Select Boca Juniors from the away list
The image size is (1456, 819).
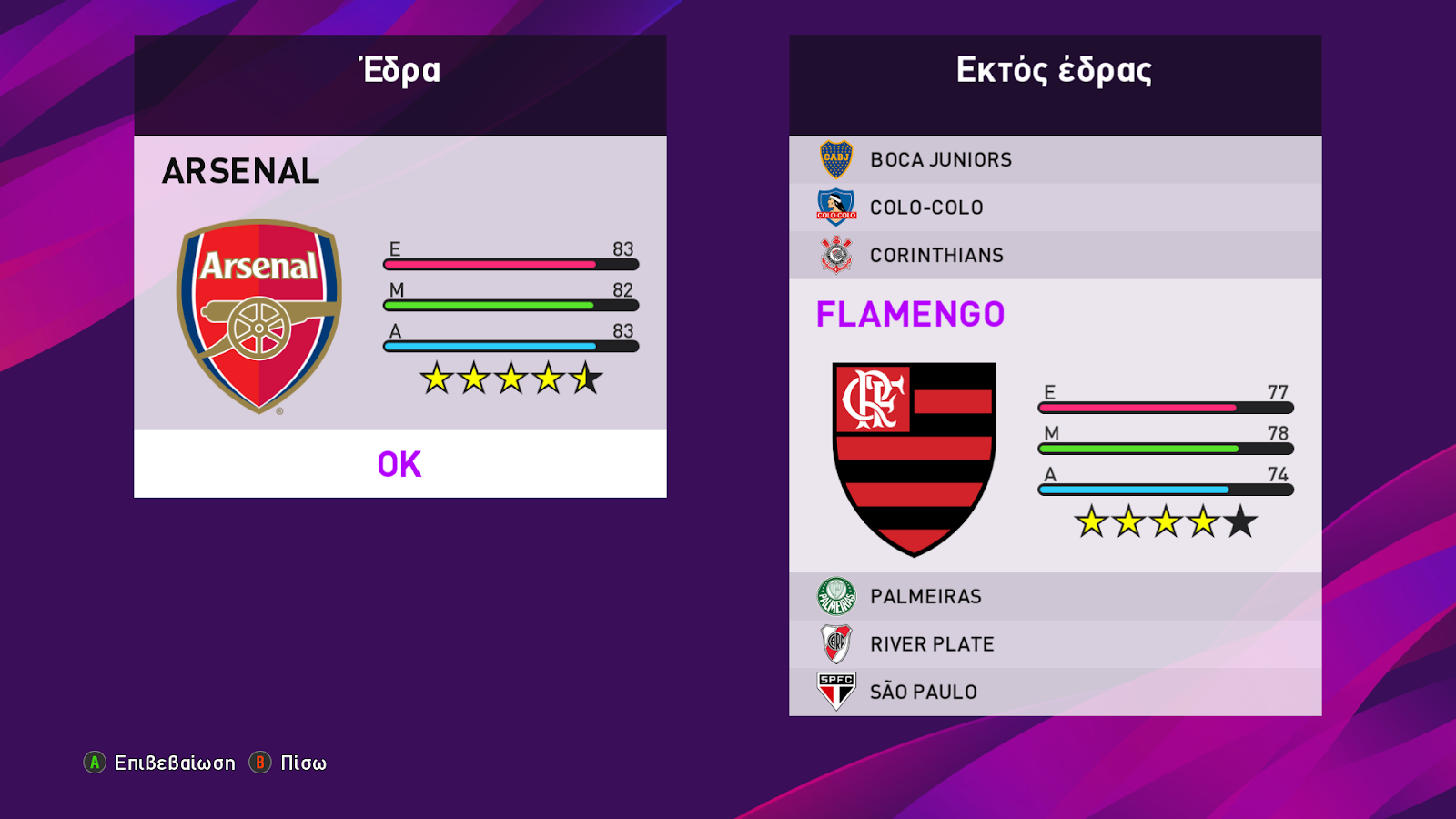pos(940,159)
